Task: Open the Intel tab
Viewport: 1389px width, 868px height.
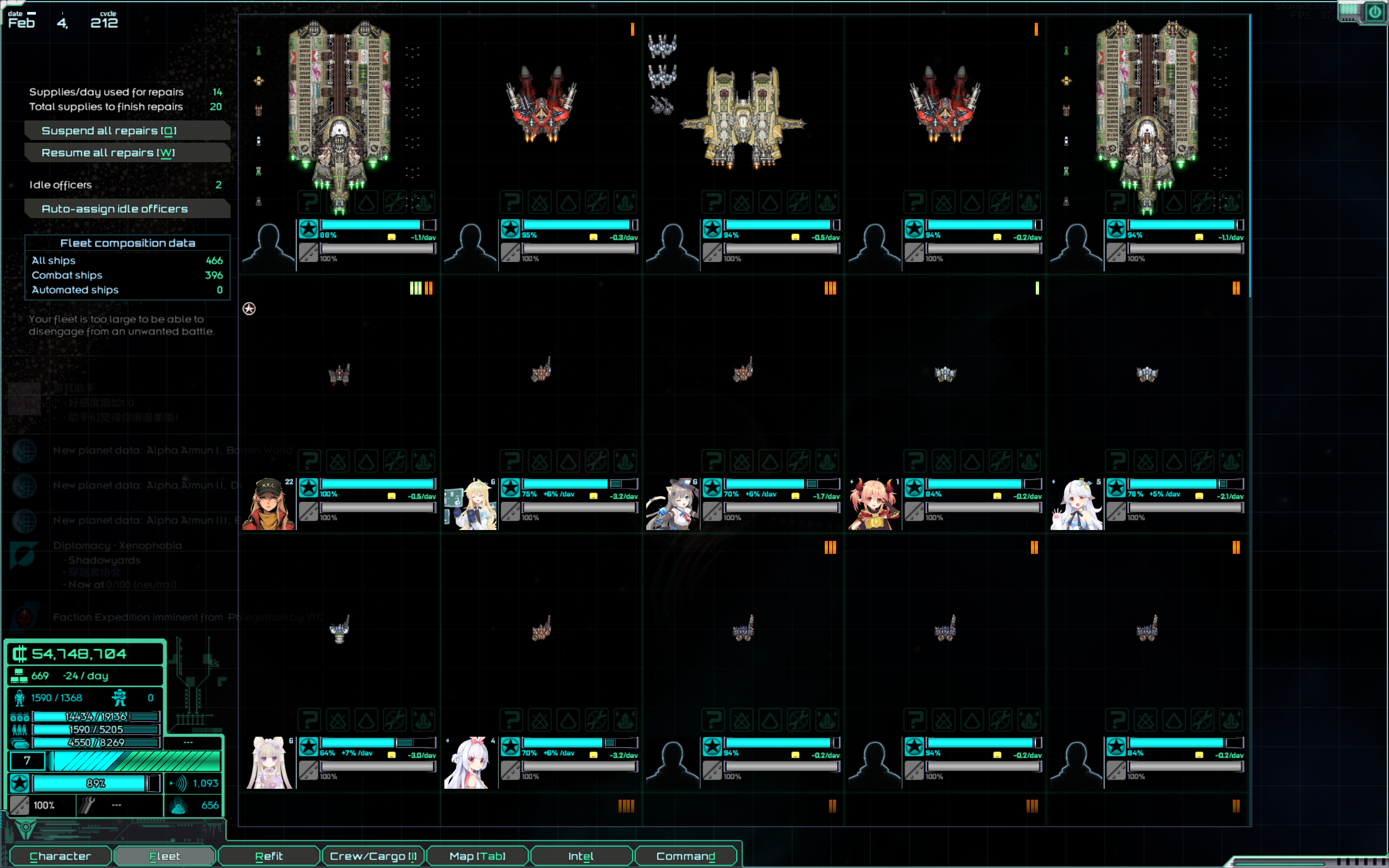Action: click(581, 856)
